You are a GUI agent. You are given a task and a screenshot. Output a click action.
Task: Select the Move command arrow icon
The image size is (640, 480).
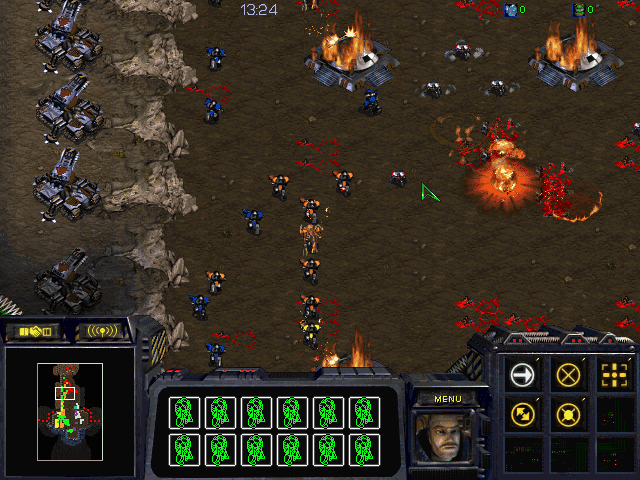tap(523, 375)
